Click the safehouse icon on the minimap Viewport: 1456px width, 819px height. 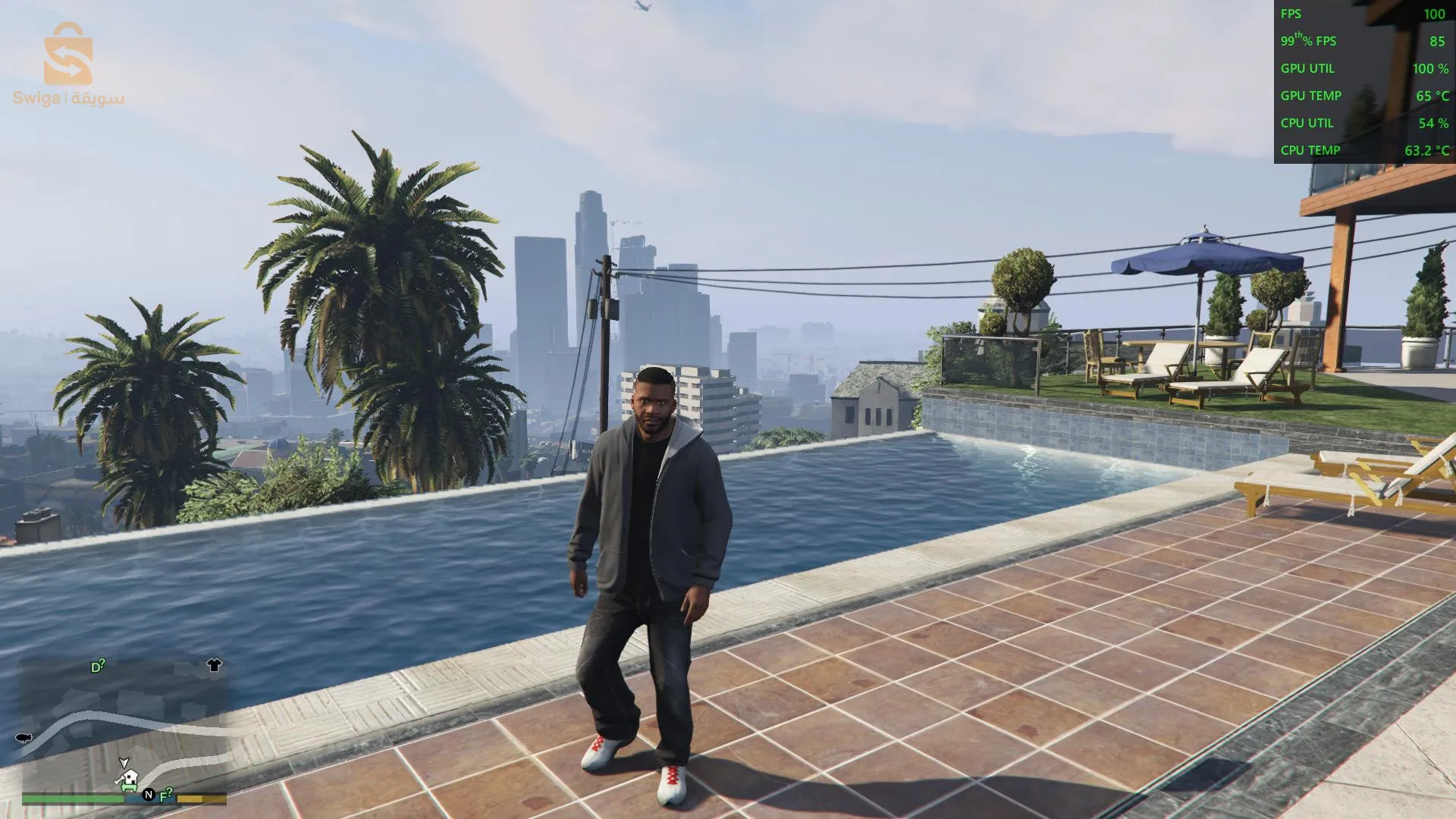click(x=129, y=778)
